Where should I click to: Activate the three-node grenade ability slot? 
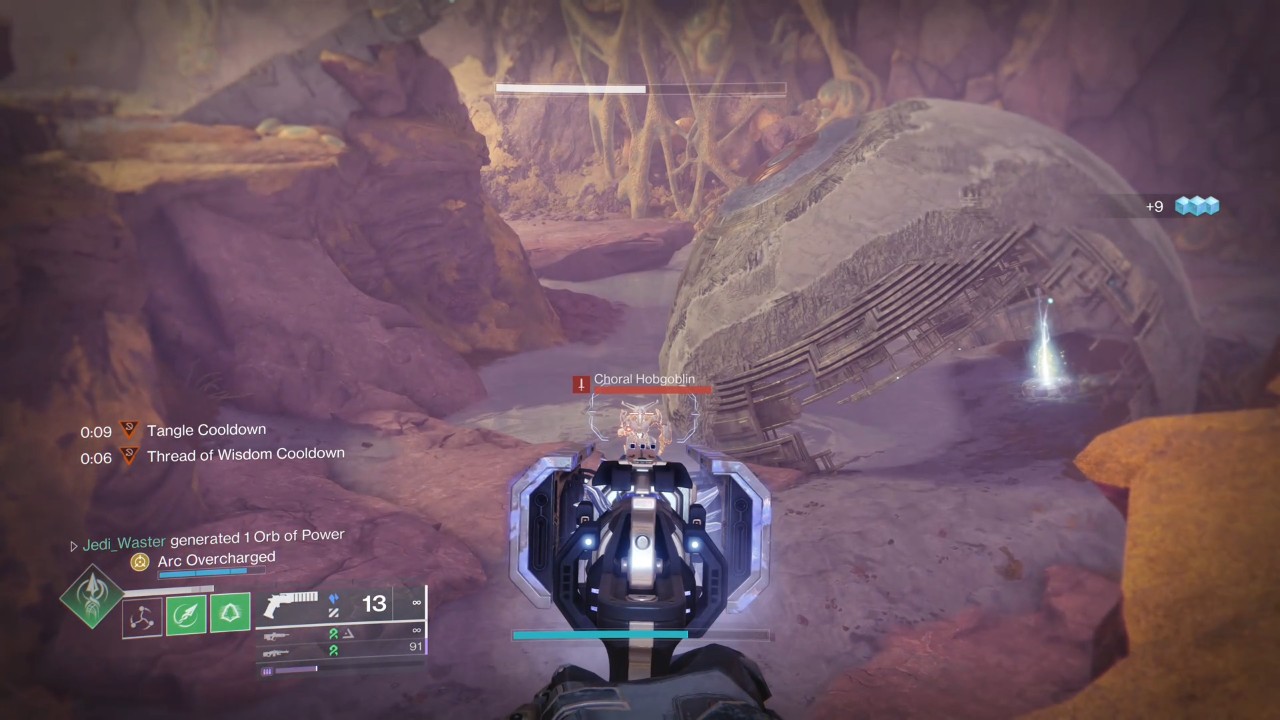click(x=142, y=615)
